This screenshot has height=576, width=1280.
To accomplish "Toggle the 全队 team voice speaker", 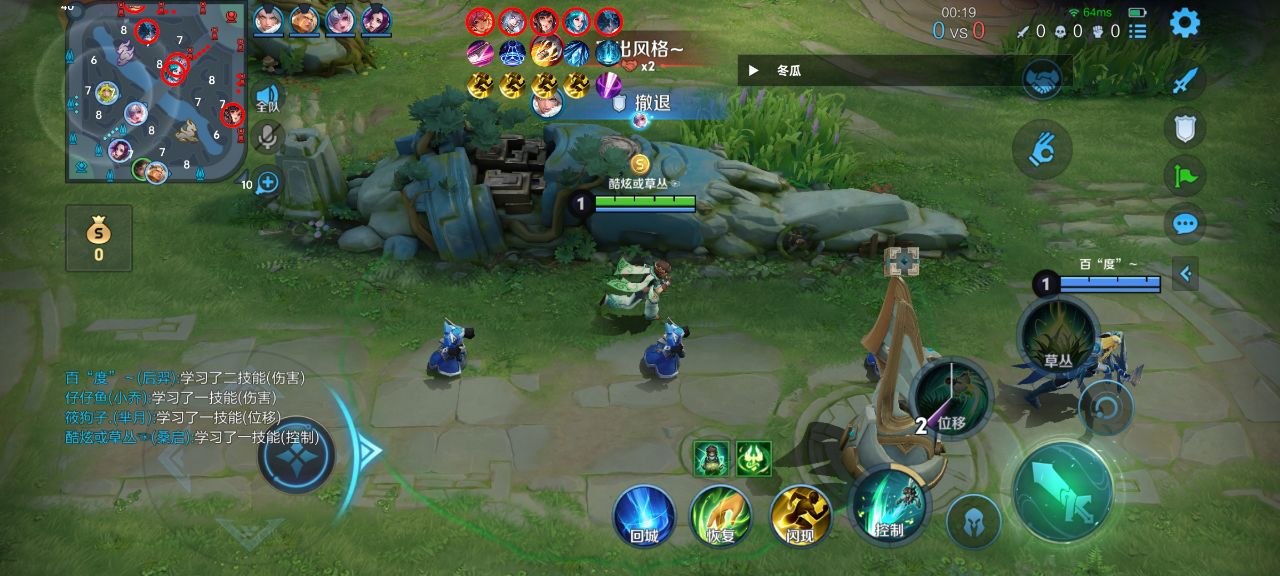I will tap(267, 97).
